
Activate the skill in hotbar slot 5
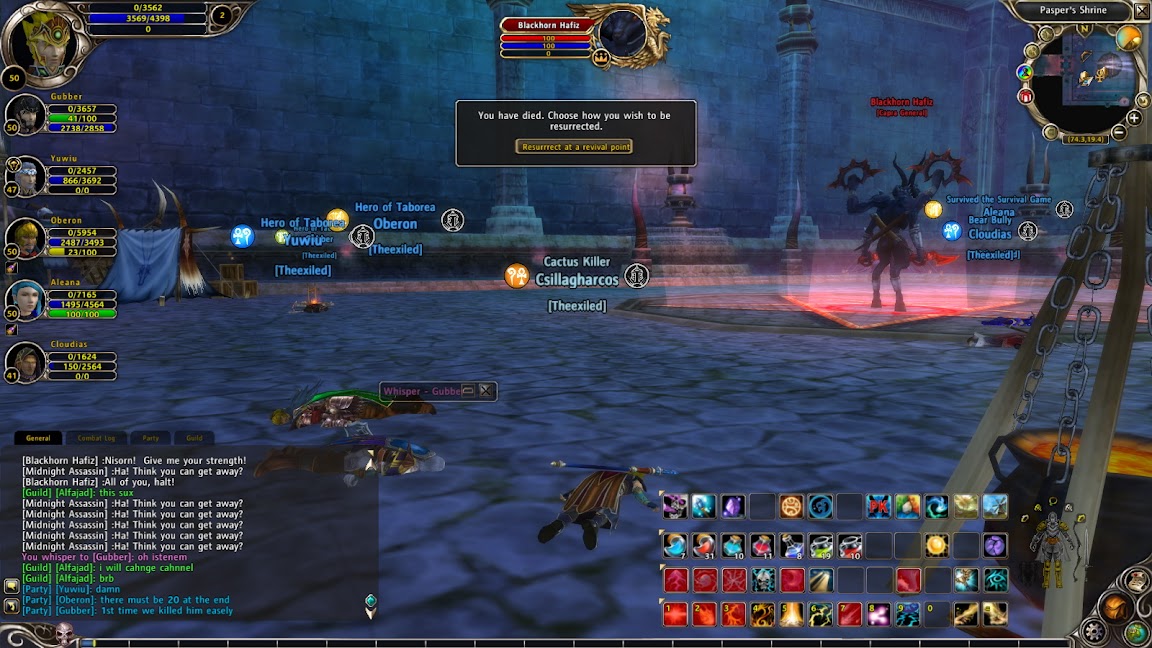(x=791, y=613)
